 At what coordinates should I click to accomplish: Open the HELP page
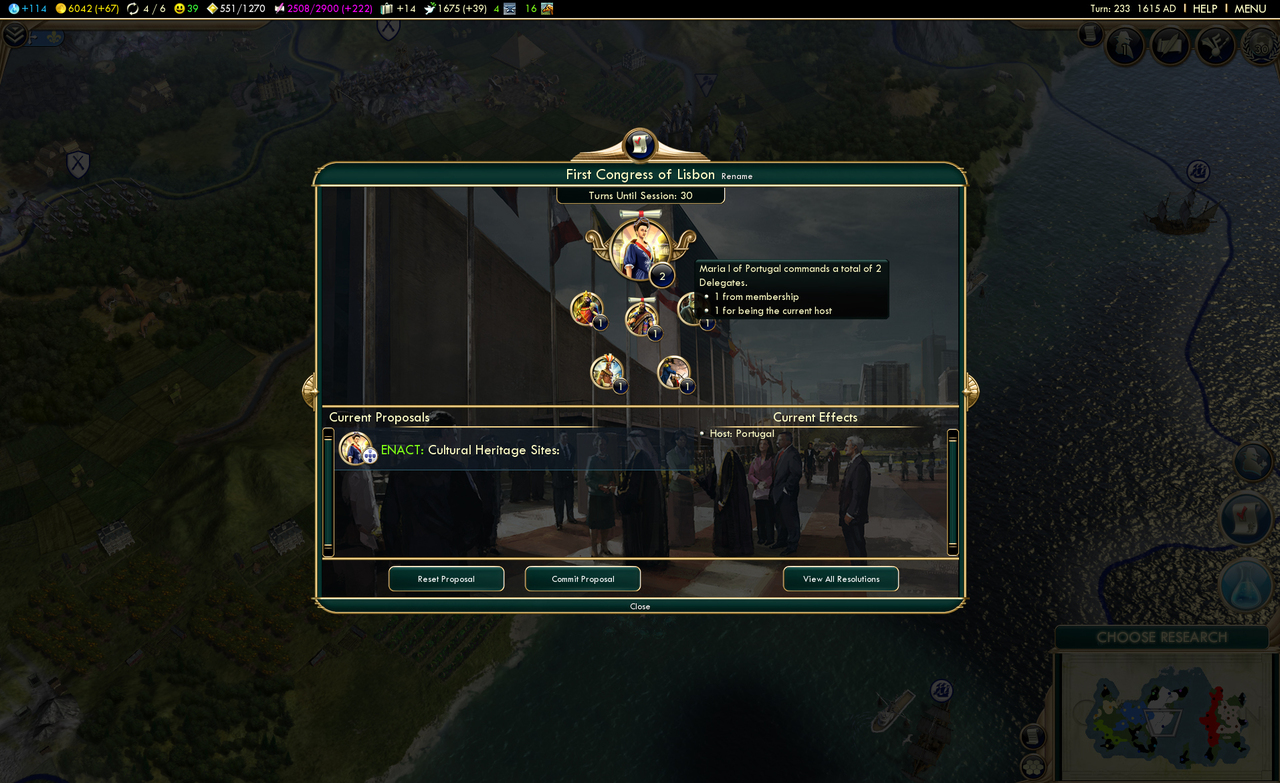pos(1205,8)
